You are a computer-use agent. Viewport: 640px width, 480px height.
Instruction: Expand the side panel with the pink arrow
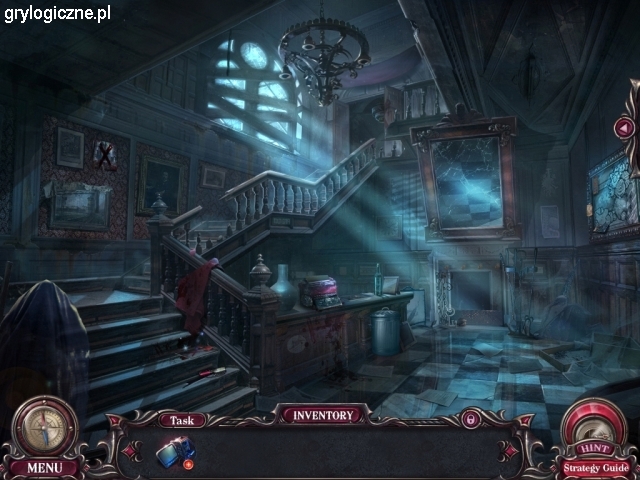click(x=625, y=128)
